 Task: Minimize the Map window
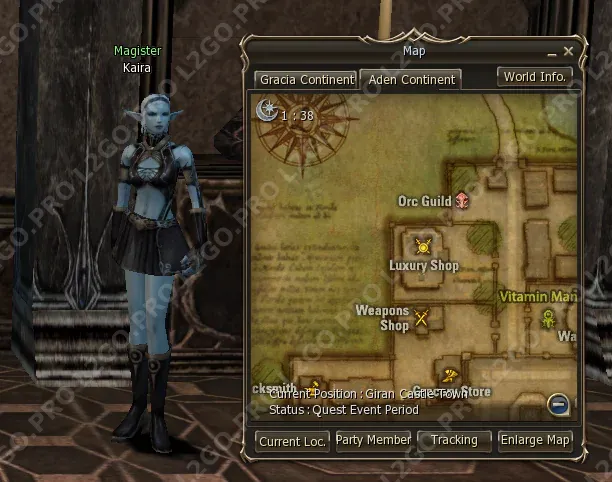coord(550,51)
